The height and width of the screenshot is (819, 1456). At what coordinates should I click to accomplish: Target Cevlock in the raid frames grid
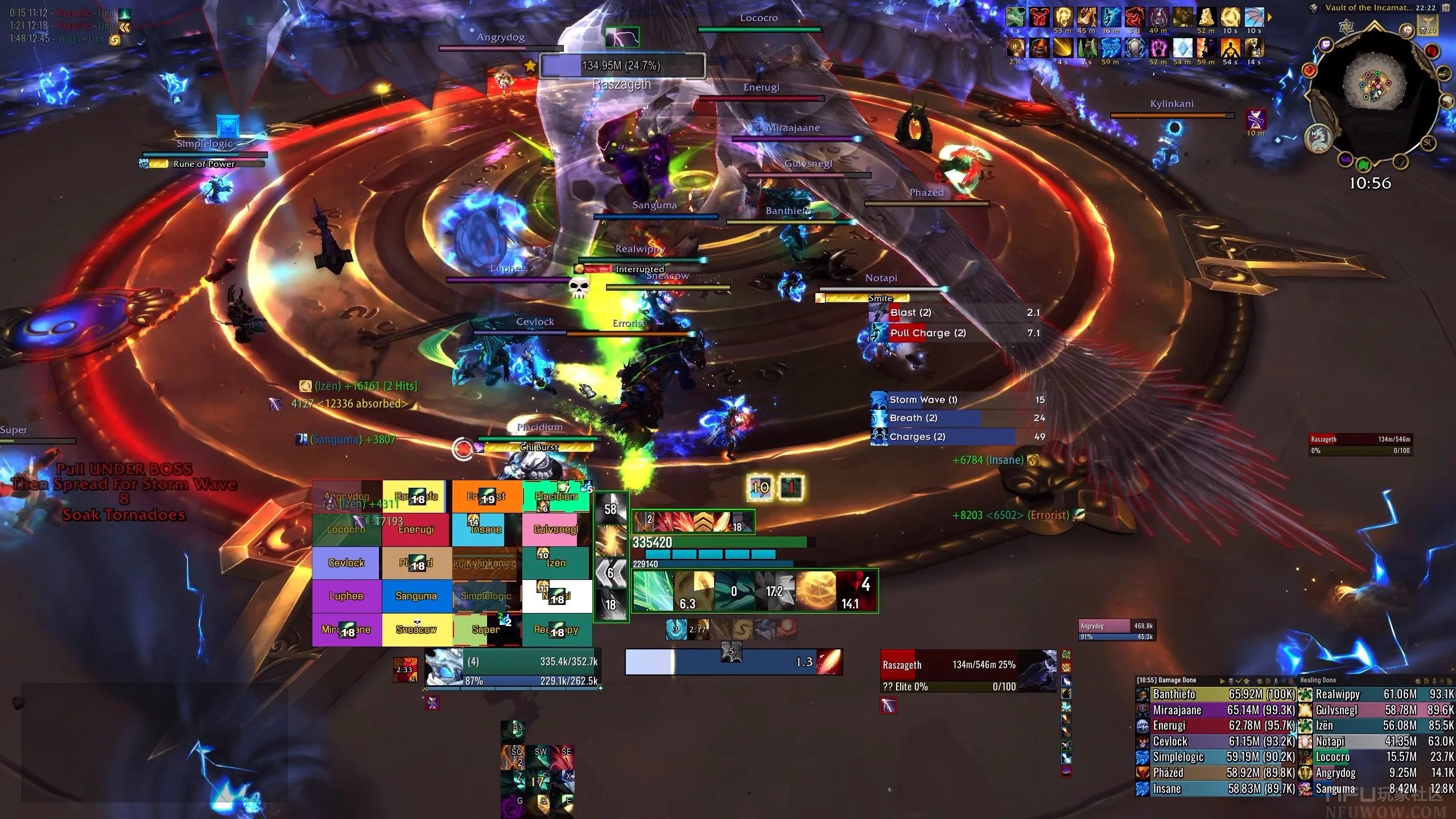tap(346, 563)
